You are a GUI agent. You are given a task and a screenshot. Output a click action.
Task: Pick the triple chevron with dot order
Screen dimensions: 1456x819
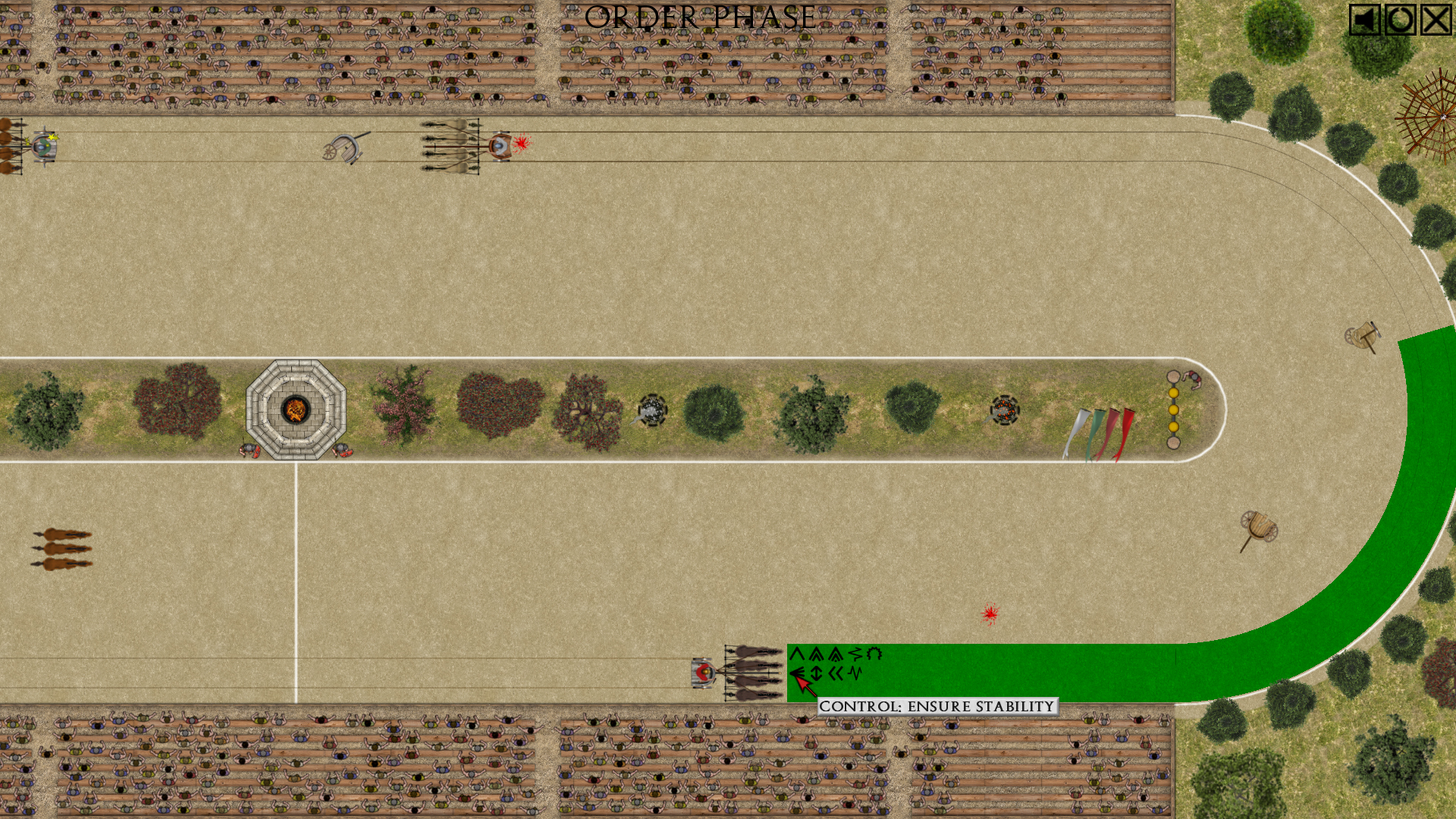tap(836, 654)
